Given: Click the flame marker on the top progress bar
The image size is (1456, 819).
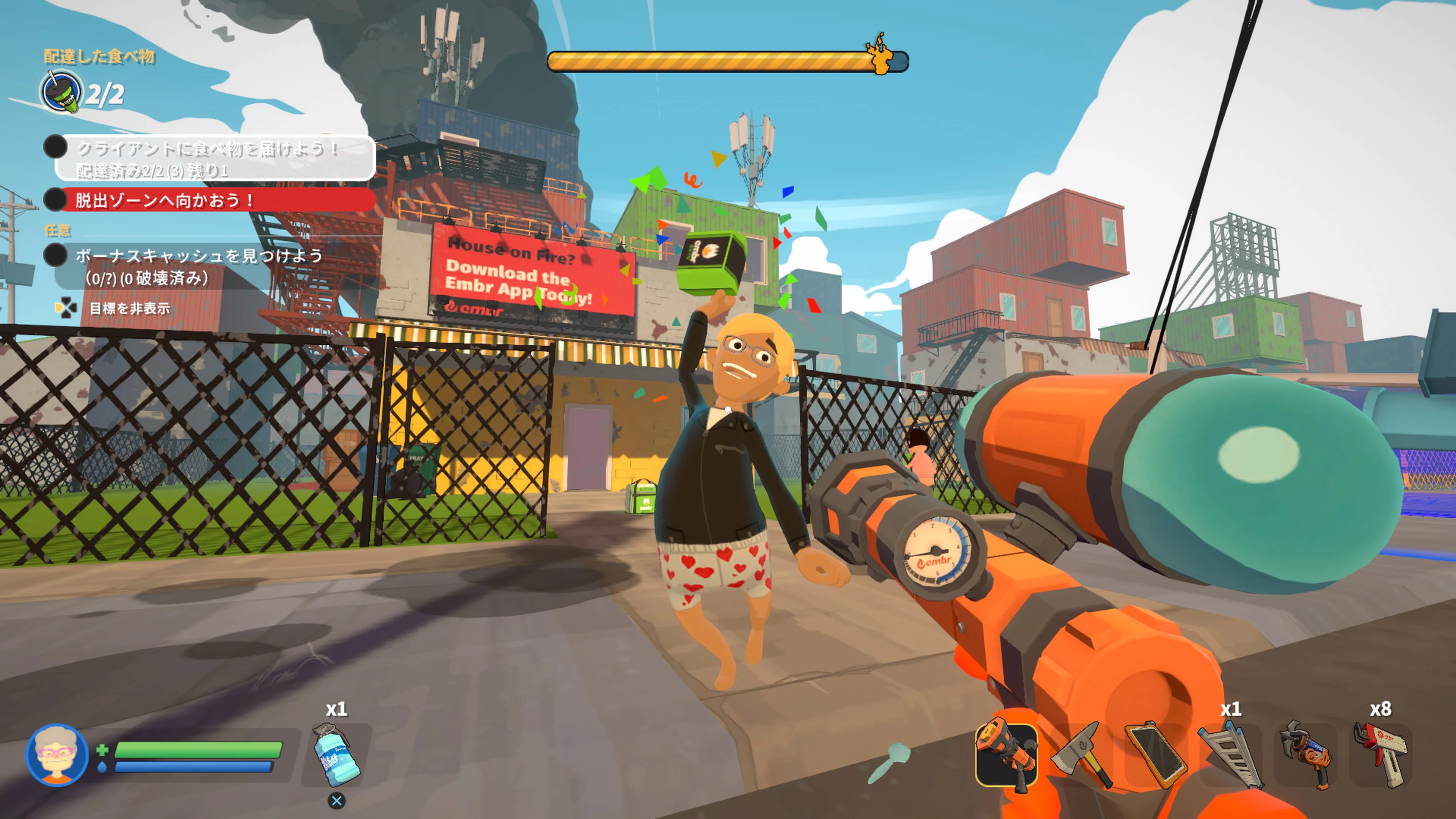Looking at the screenshot, I should point(882,56).
